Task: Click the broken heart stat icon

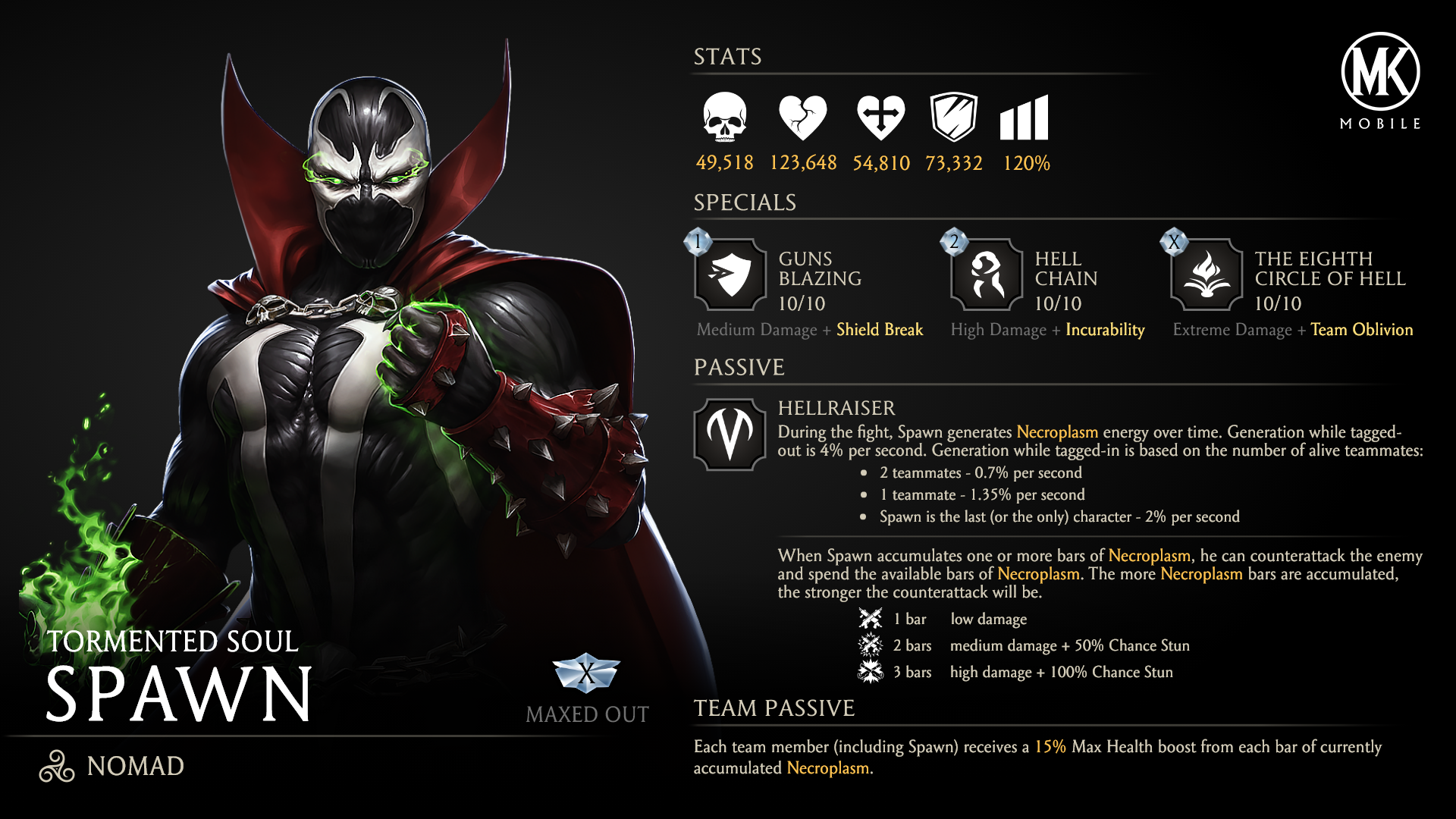Action: tap(802, 118)
